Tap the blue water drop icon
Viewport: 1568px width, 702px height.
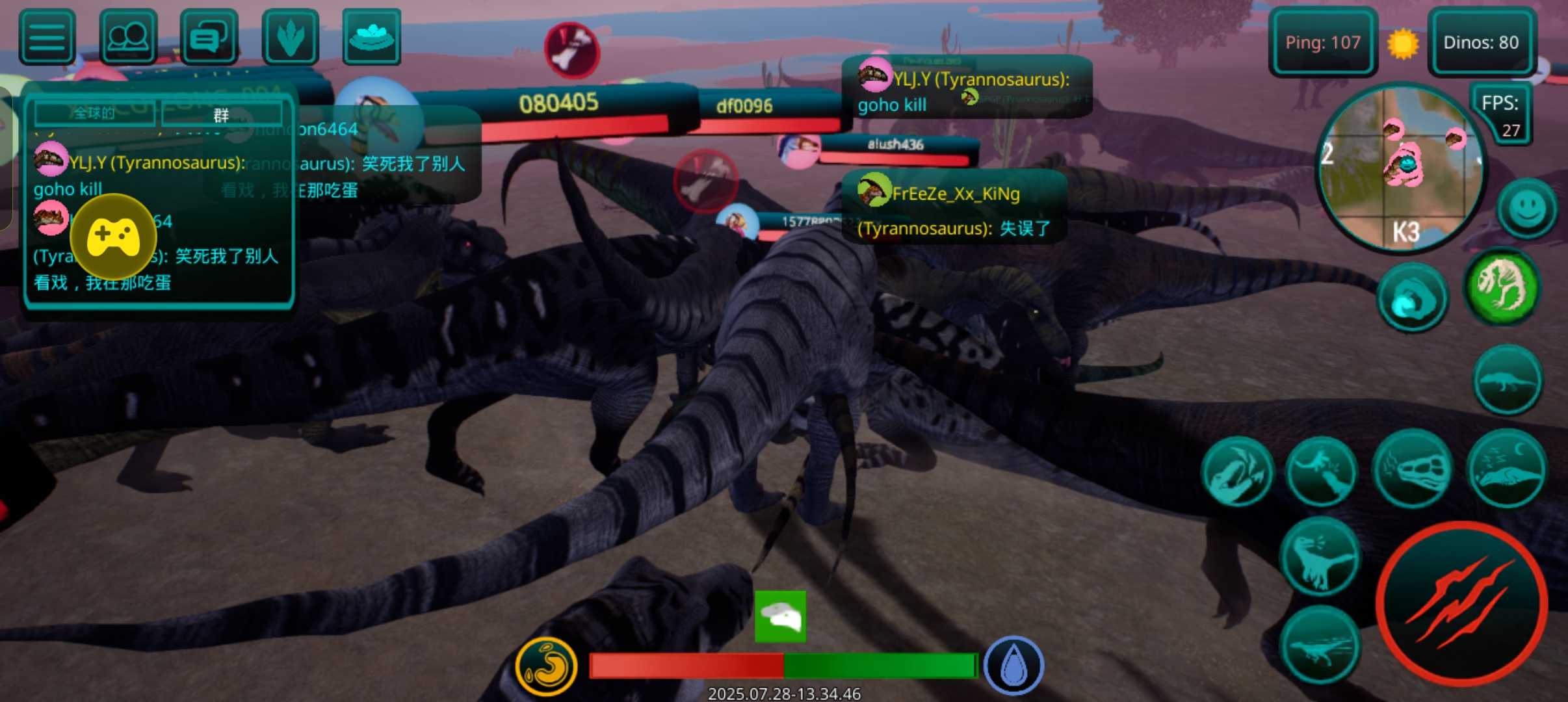(x=1013, y=666)
